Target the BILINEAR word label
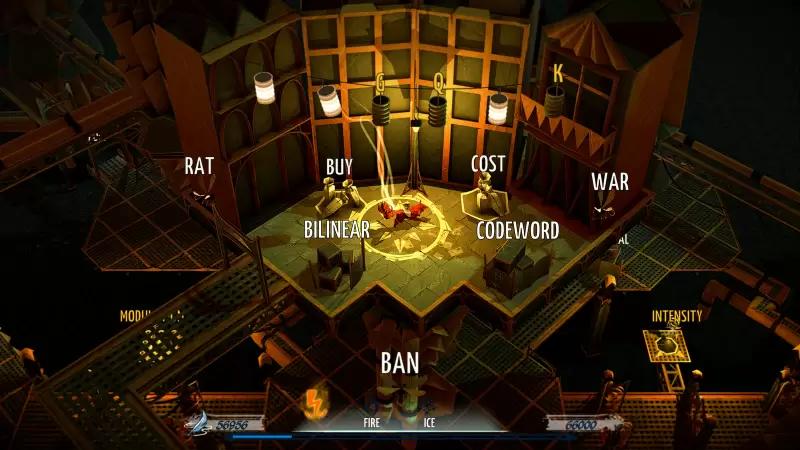Viewport: 800px width, 450px height. 337,229
